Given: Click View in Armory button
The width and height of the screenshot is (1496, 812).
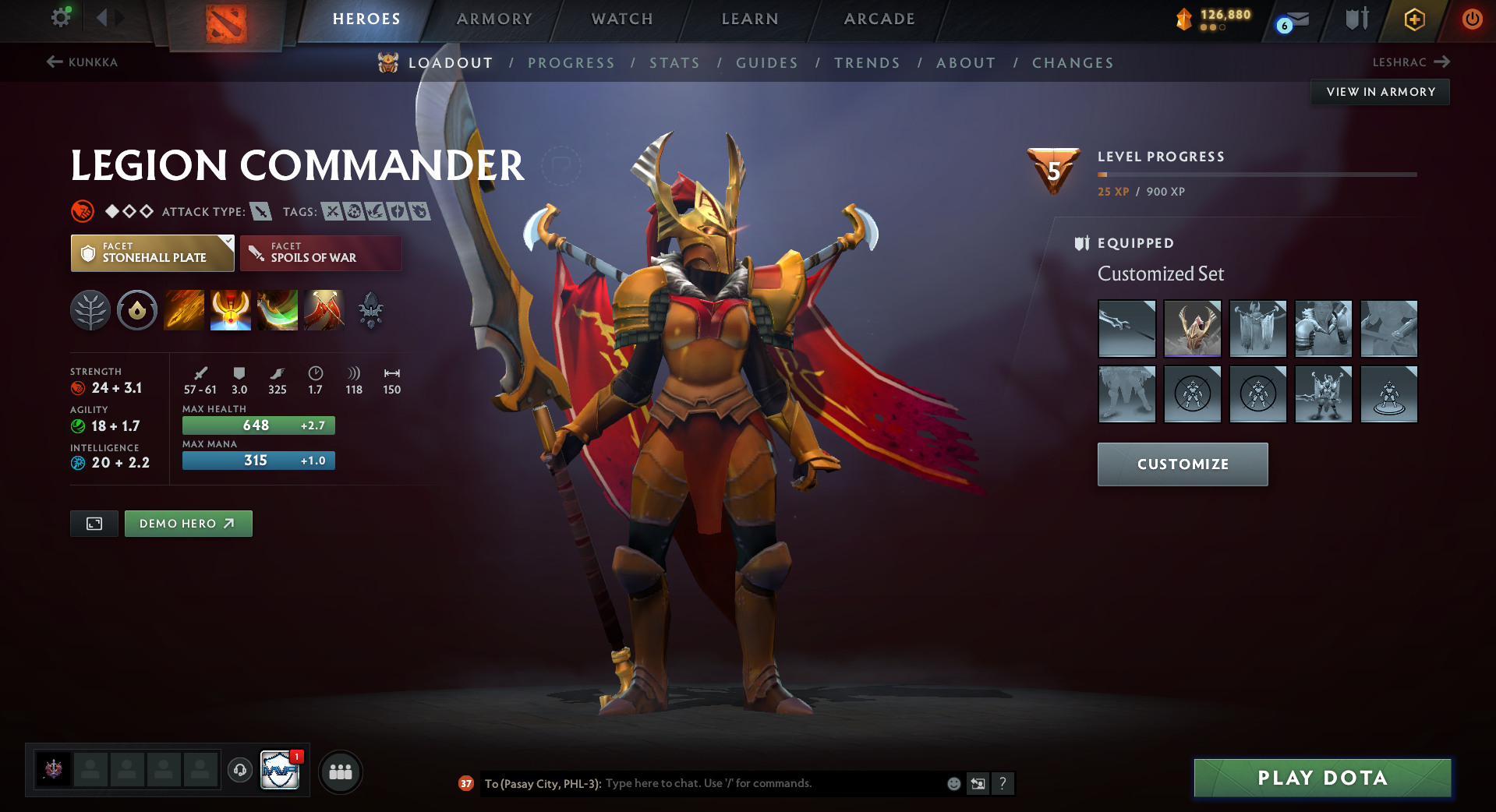Looking at the screenshot, I should click(1381, 92).
